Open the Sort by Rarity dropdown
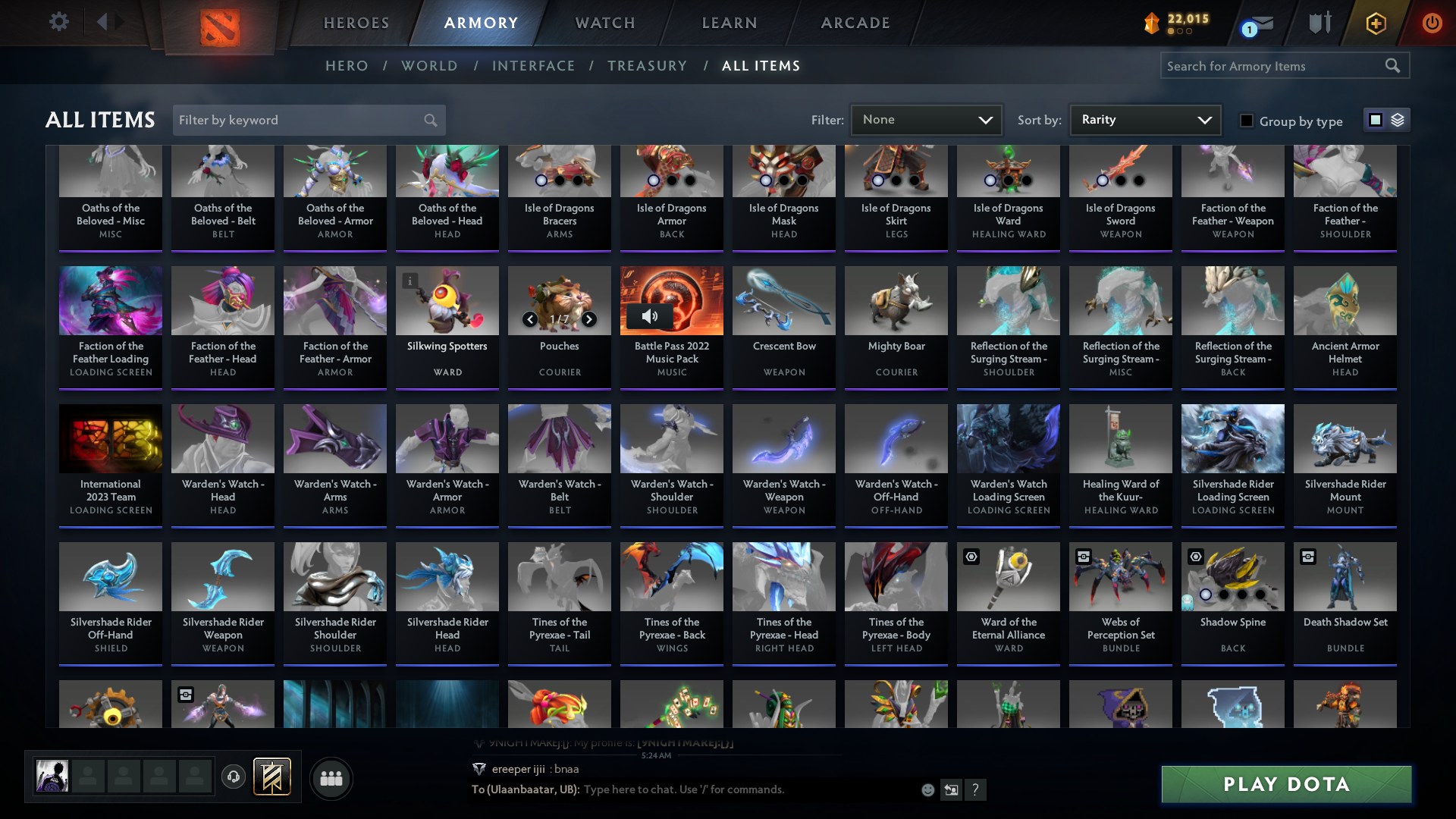This screenshot has height=819, width=1456. 1144,119
